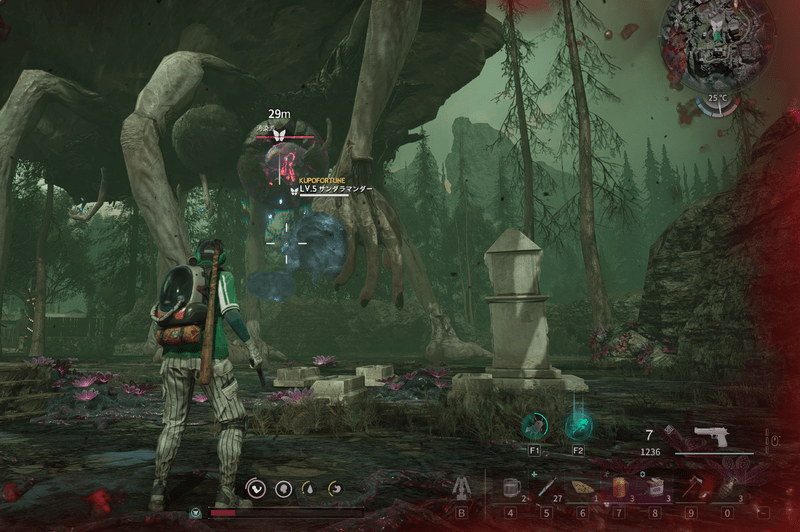This screenshot has width=800, height=532.
Task: Click the stomach hunger status icon
Action: 336,488
